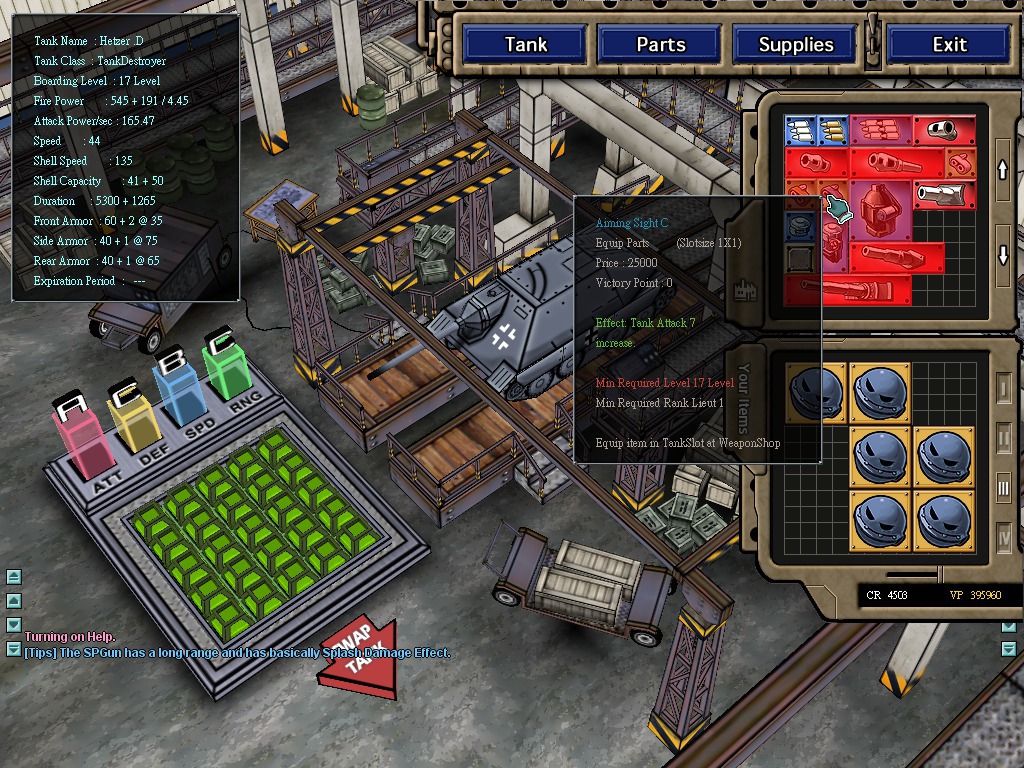Jump the chat log to the bottom
Screen dimensions: 1024x768
click(x=14, y=648)
